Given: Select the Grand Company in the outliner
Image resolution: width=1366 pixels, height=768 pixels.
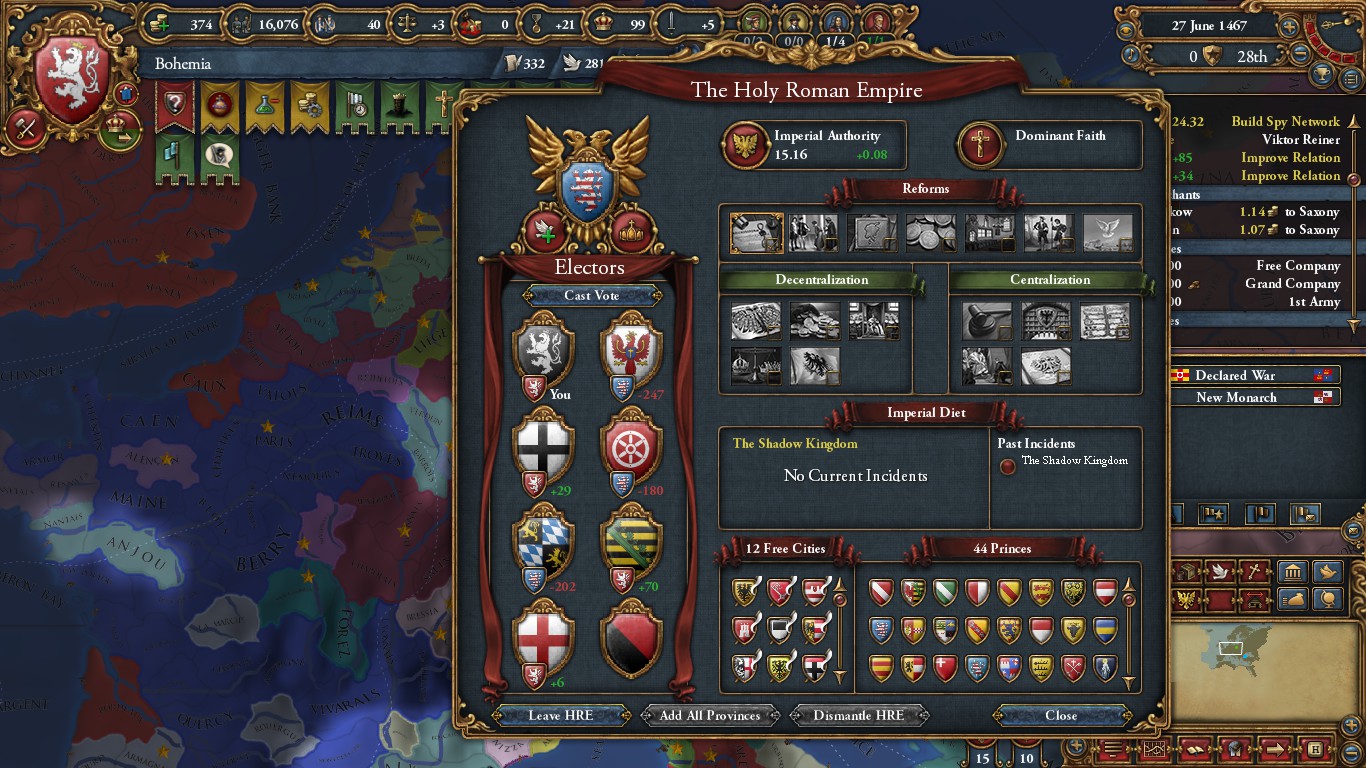Looking at the screenshot, I should point(1299,283).
